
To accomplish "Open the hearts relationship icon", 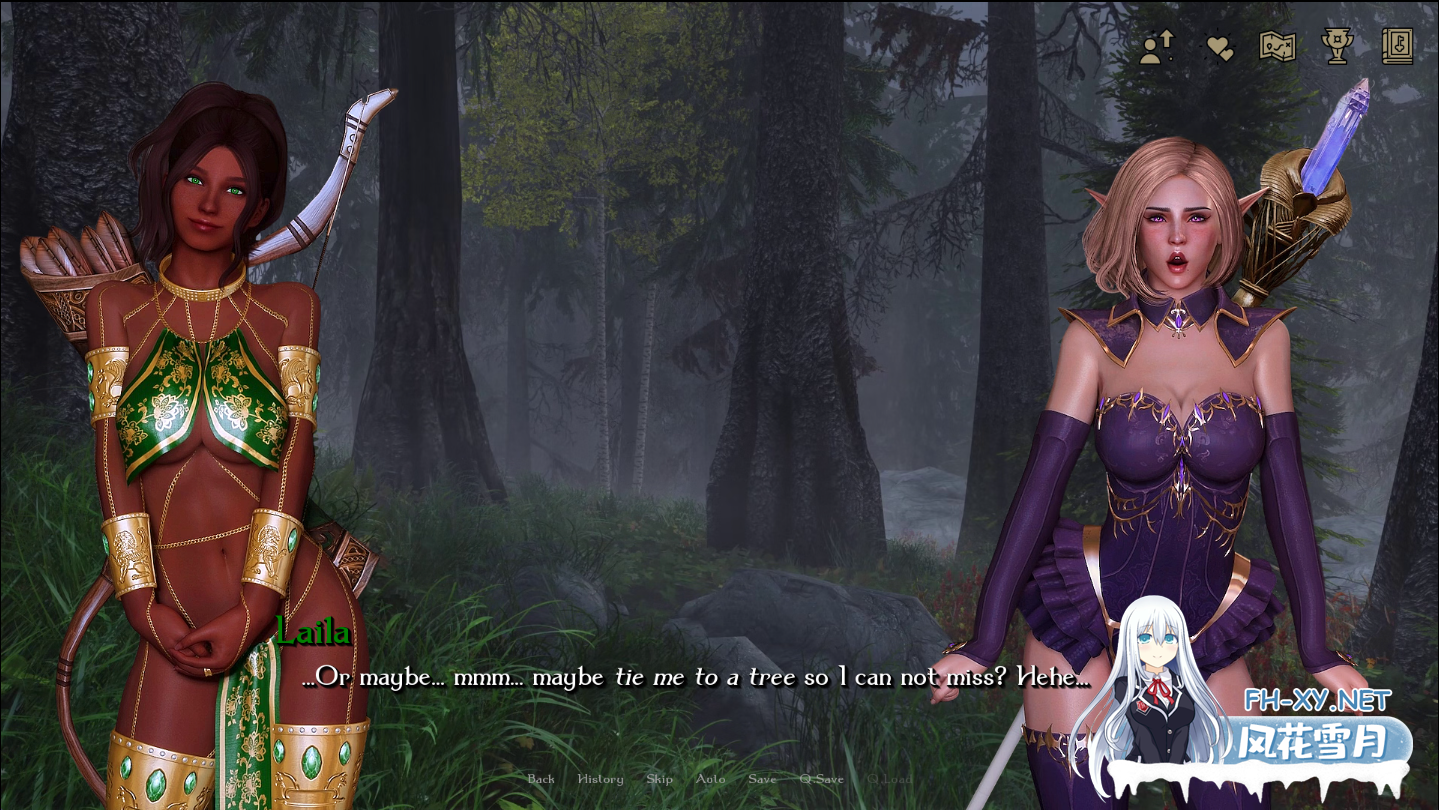I will (1219, 48).
